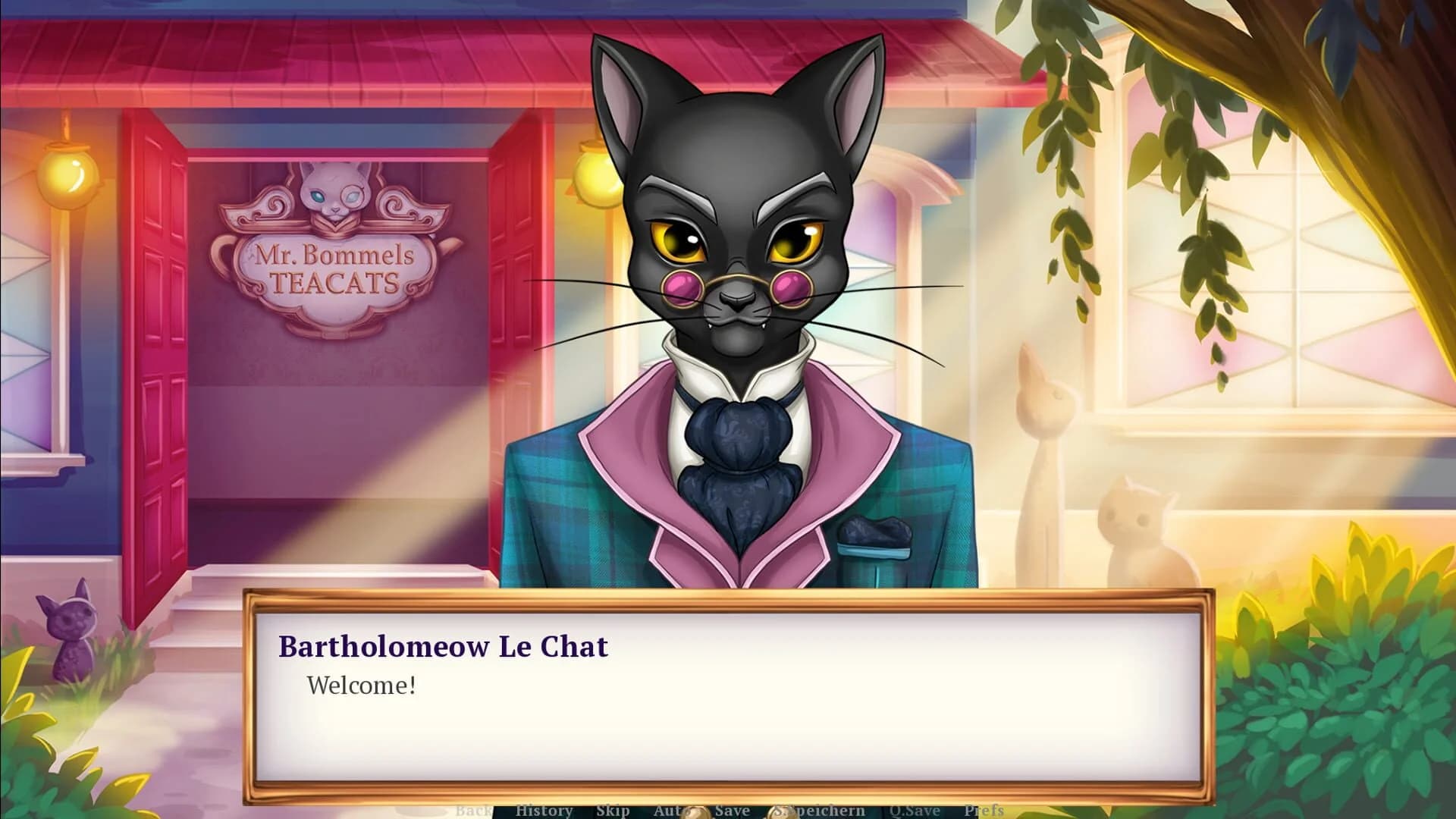This screenshot has width=1456, height=819.
Task: Click the dialogue box to advance text
Action: 728,720
